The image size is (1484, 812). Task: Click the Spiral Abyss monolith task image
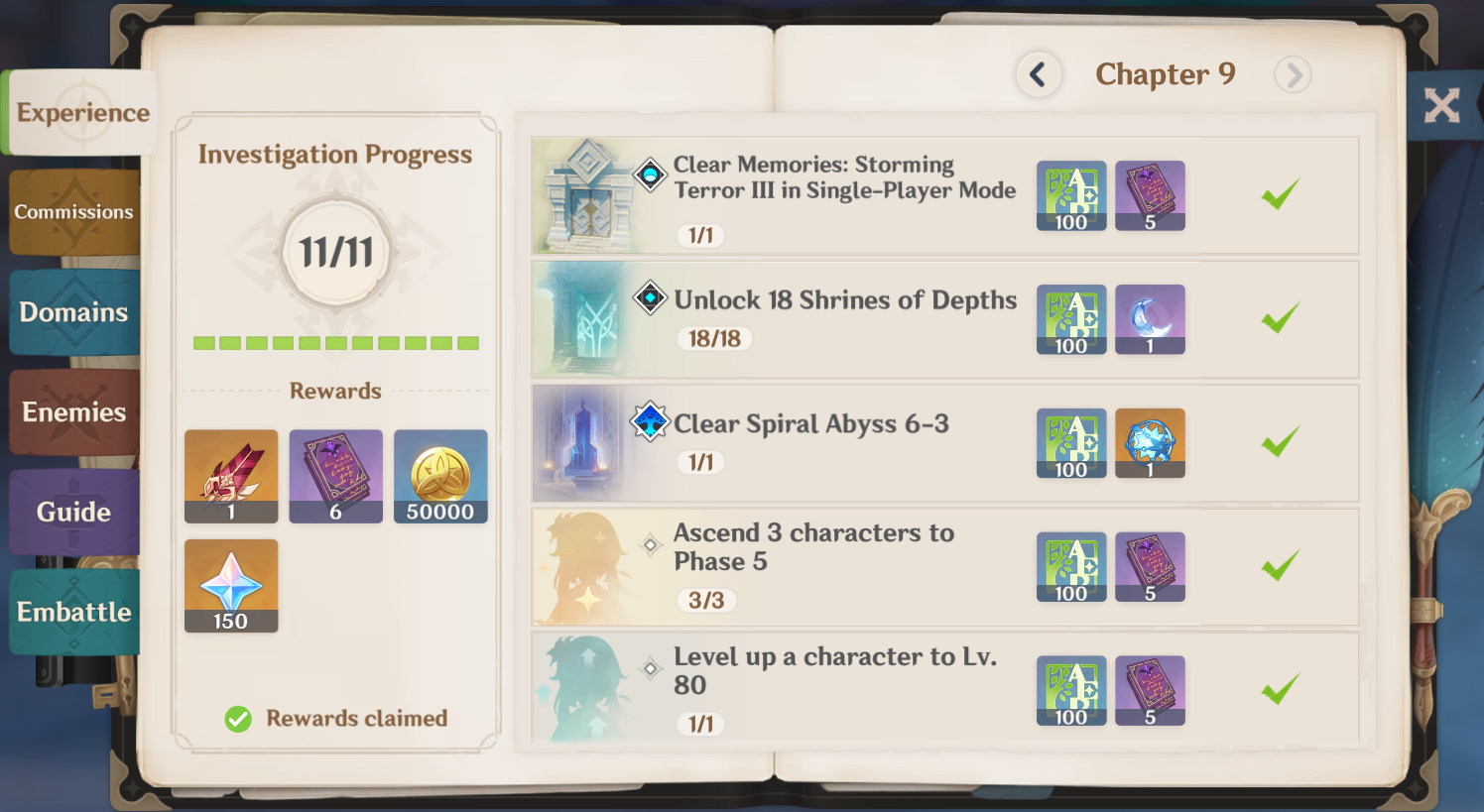580,443
